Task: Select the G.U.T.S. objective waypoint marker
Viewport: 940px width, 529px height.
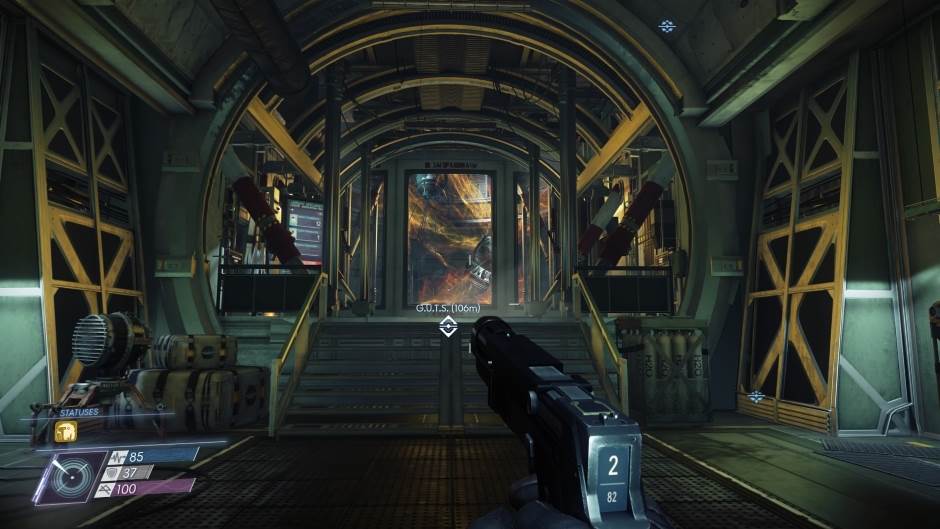Action: [448, 326]
